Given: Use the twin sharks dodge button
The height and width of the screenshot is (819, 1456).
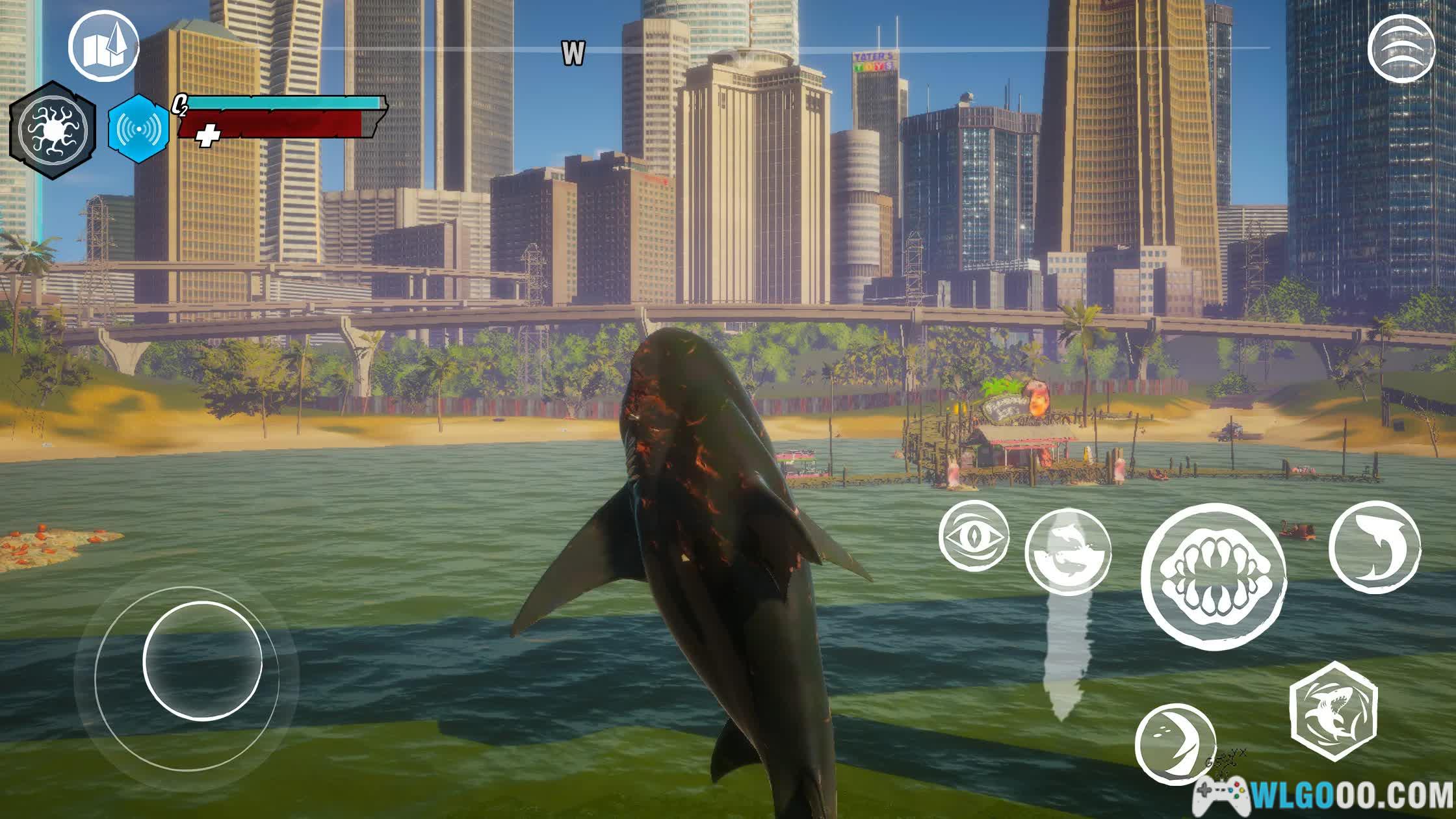Looking at the screenshot, I should [x=1067, y=552].
